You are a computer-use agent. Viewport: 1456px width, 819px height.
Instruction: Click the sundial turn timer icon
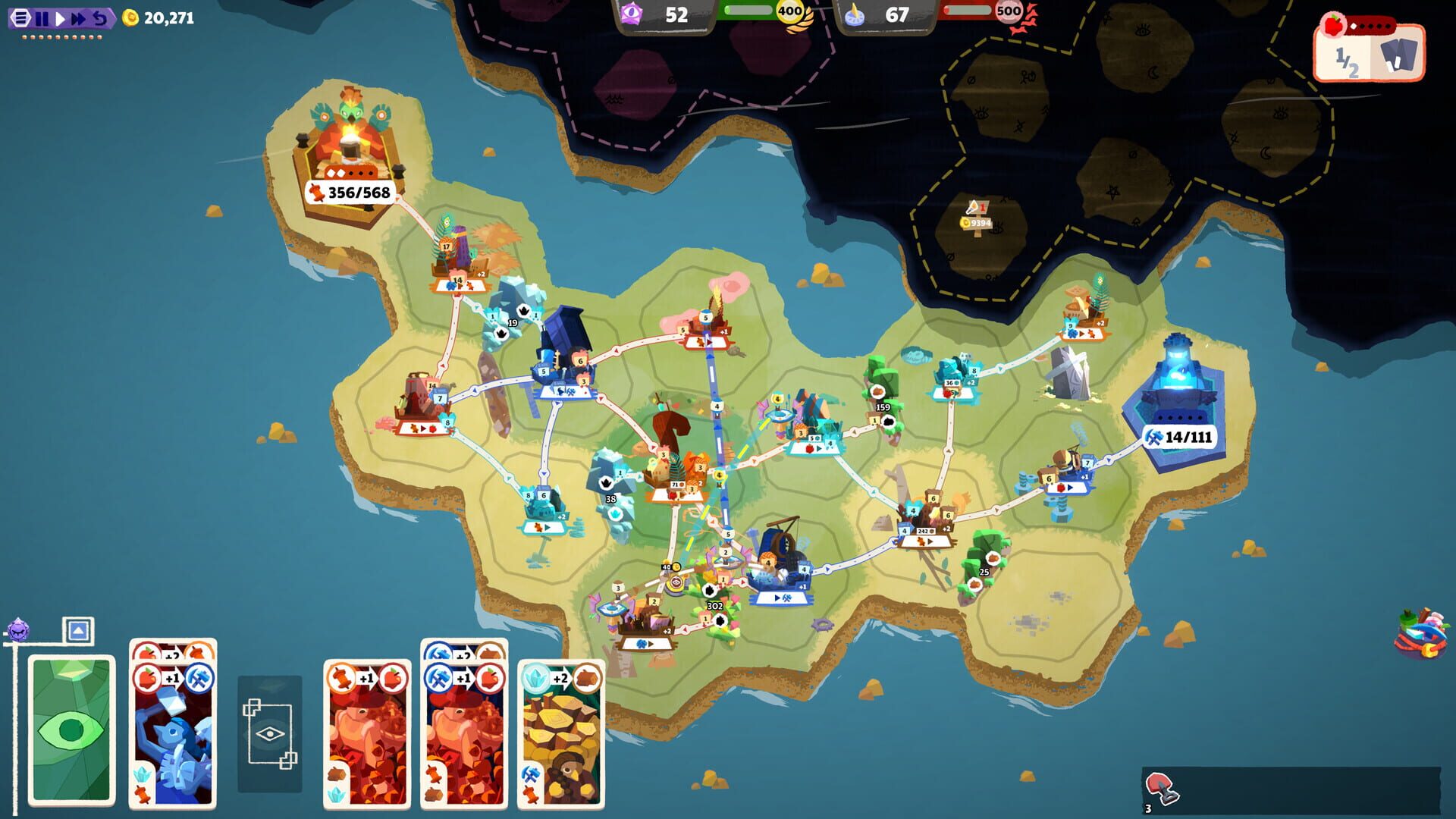point(855,14)
